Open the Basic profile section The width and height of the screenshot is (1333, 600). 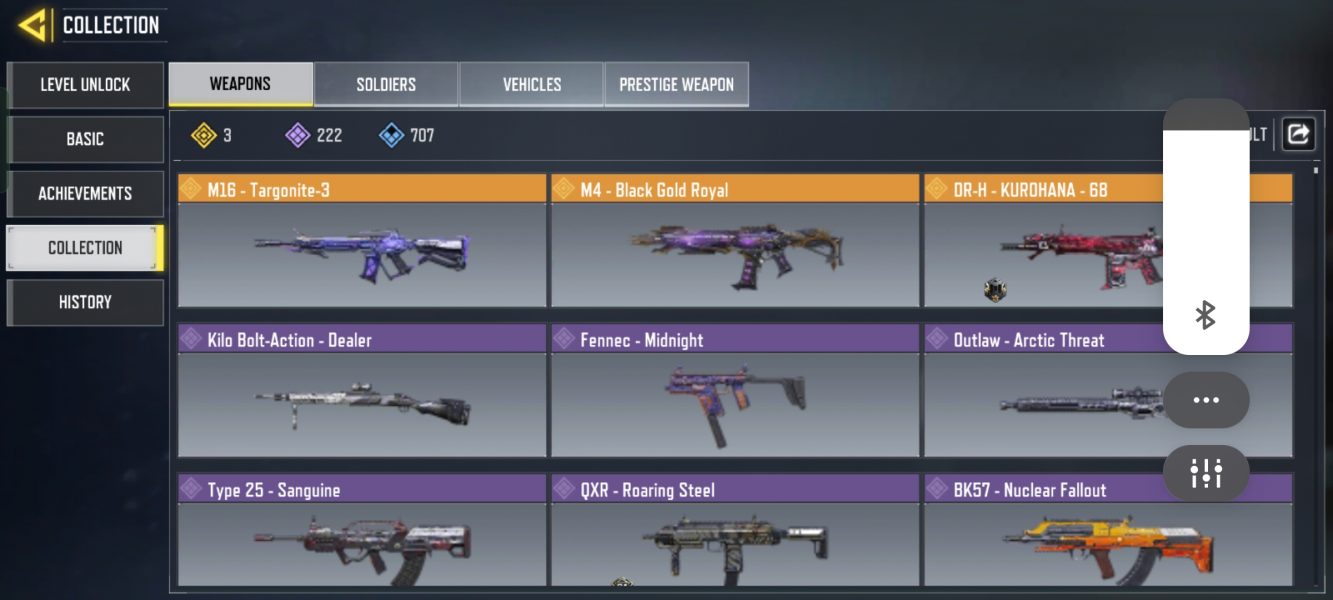point(85,139)
